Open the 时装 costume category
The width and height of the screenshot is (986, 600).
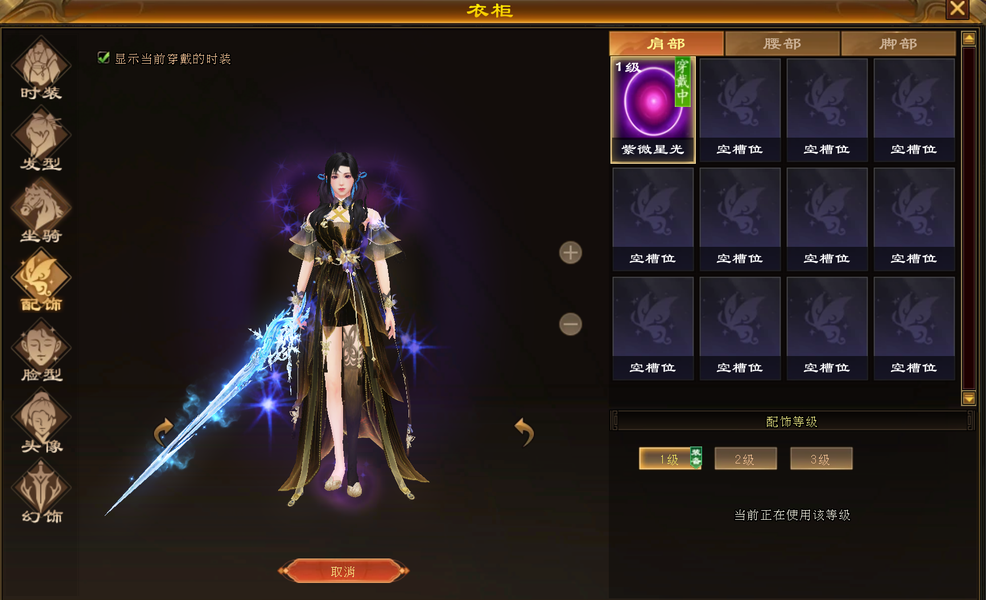[41, 68]
